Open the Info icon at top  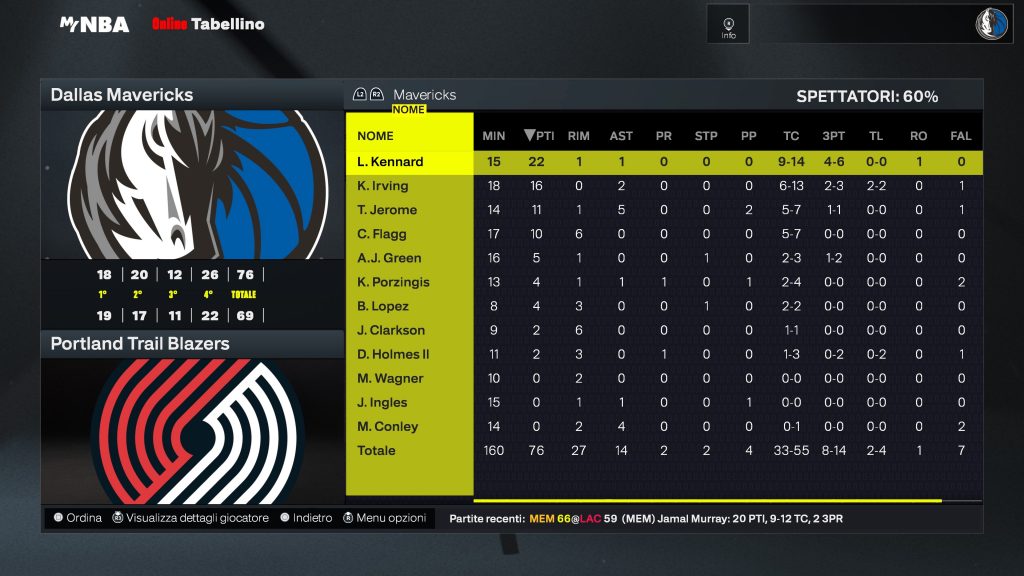(x=728, y=25)
